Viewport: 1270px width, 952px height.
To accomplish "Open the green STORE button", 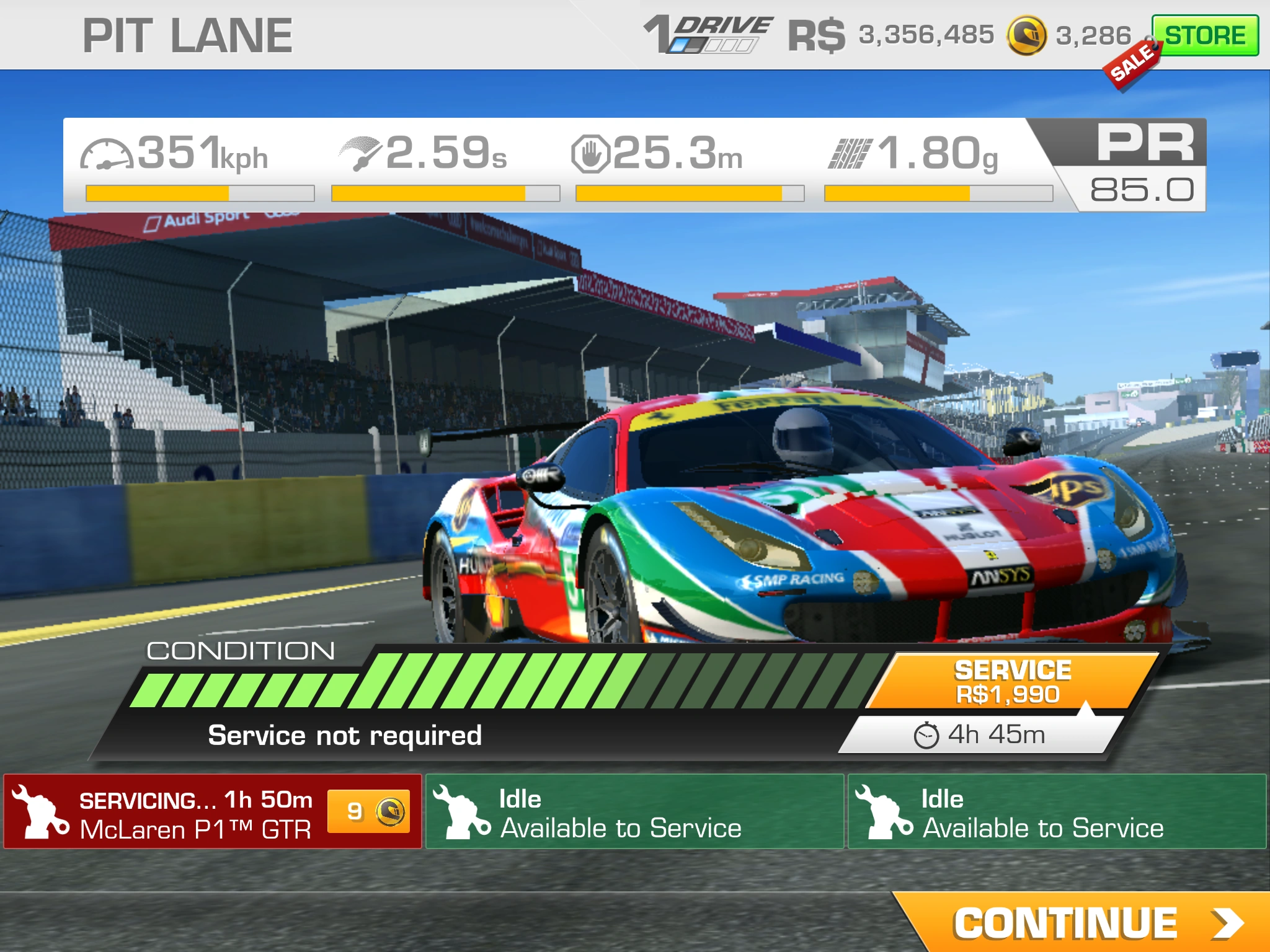I will 1205,35.
